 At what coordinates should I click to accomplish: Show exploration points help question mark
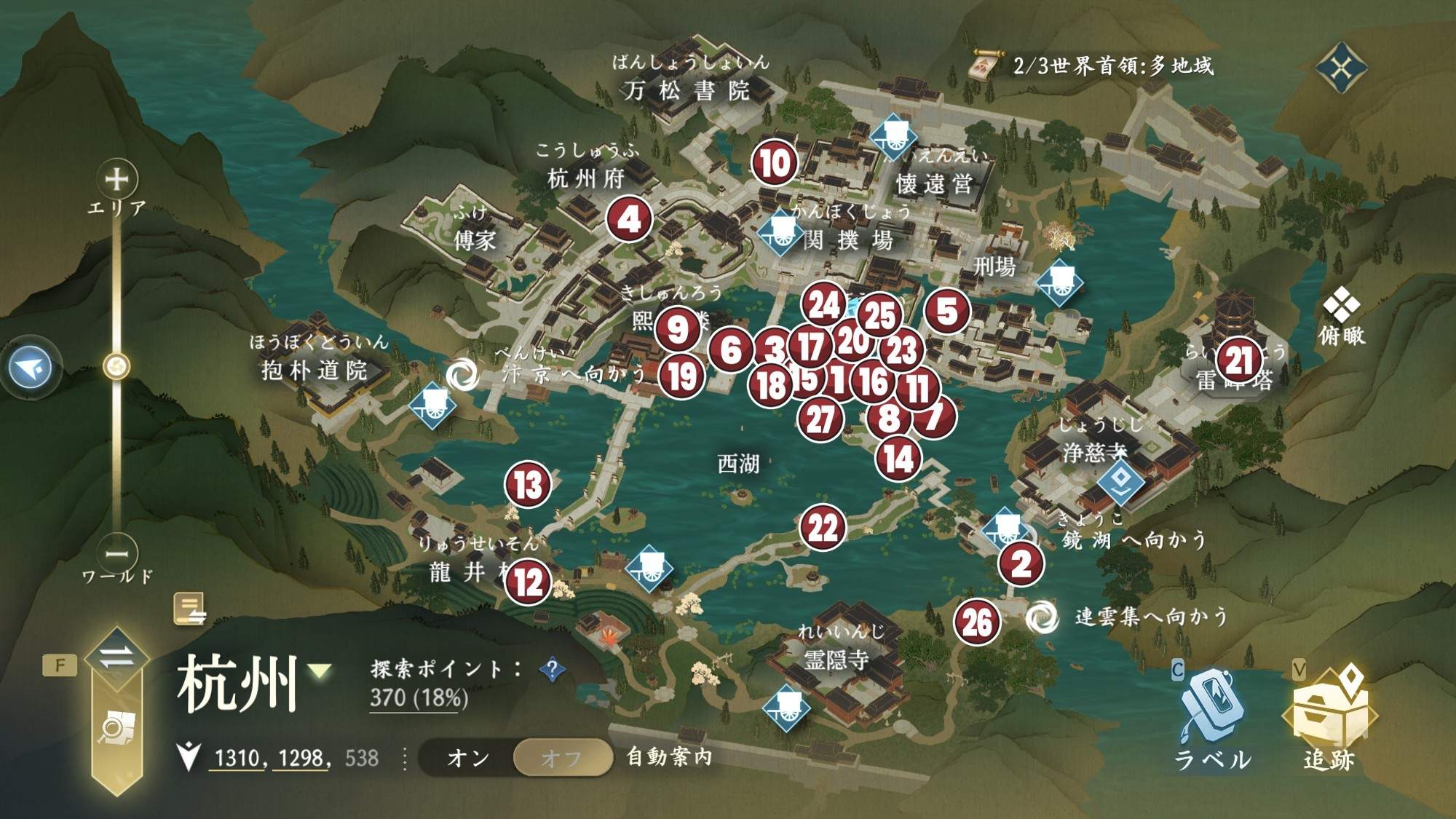[553, 668]
